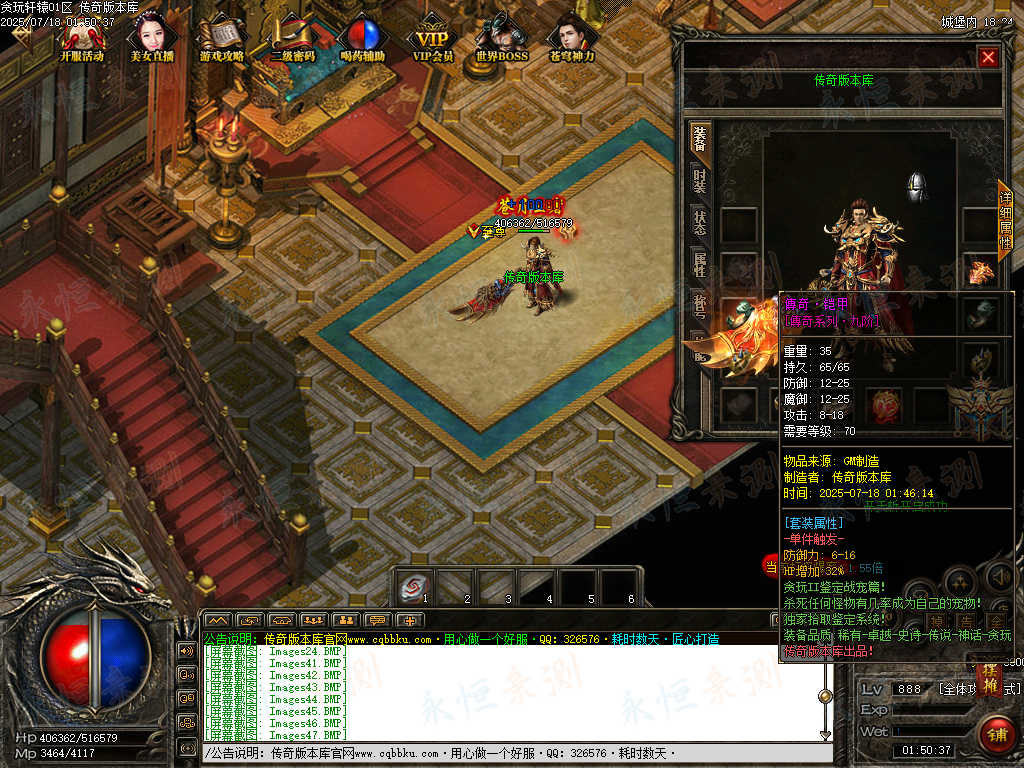
Task: Open the 美女直播 livestream icon
Action: coord(150,36)
